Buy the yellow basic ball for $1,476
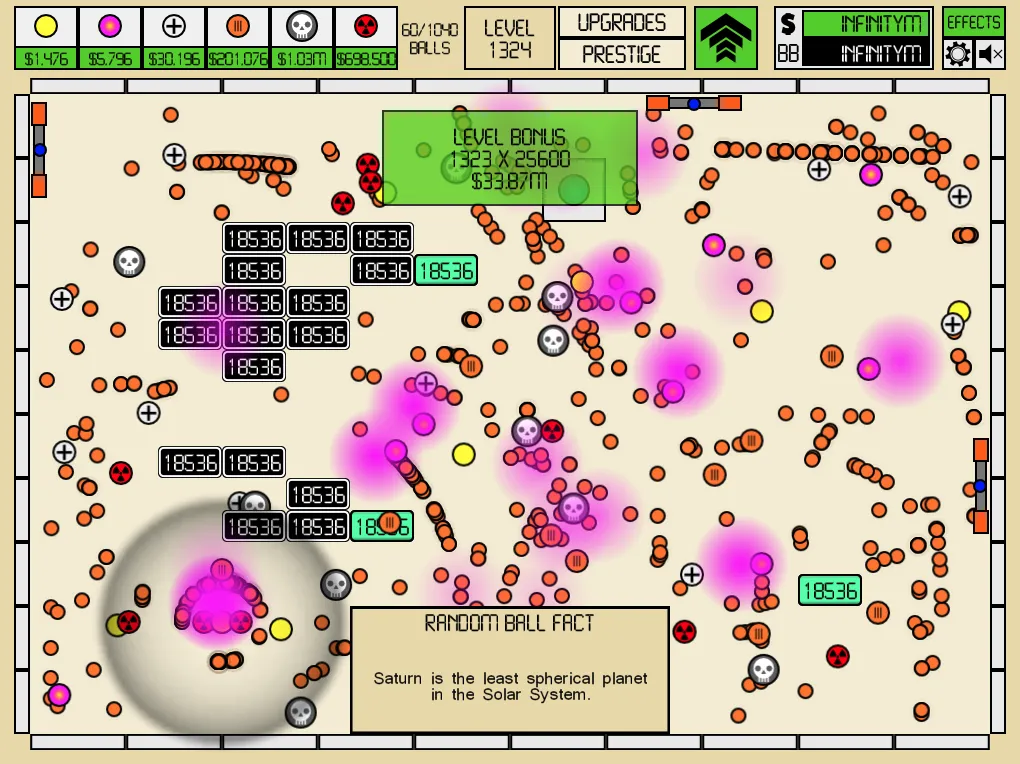The image size is (1020, 764). tap(46, 38)
